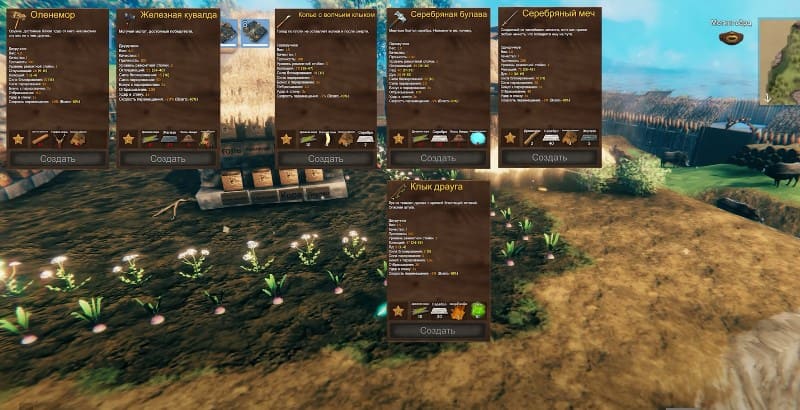This screenshot has width=800, height=410.
Task: Craft the Железная кувалда with Создать
Action: tap(168, 158)
